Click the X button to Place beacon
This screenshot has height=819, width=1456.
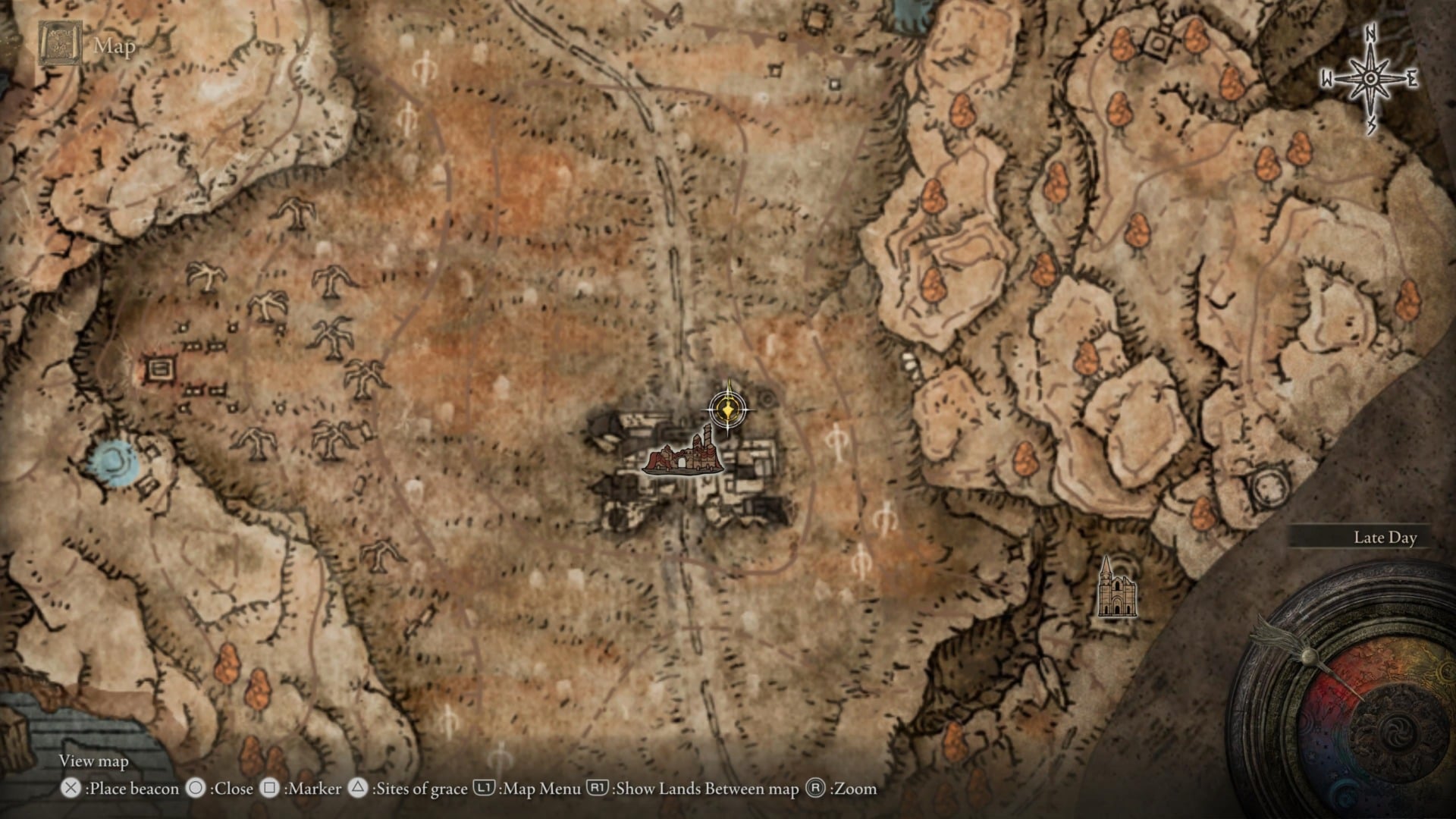click(72, 789)
